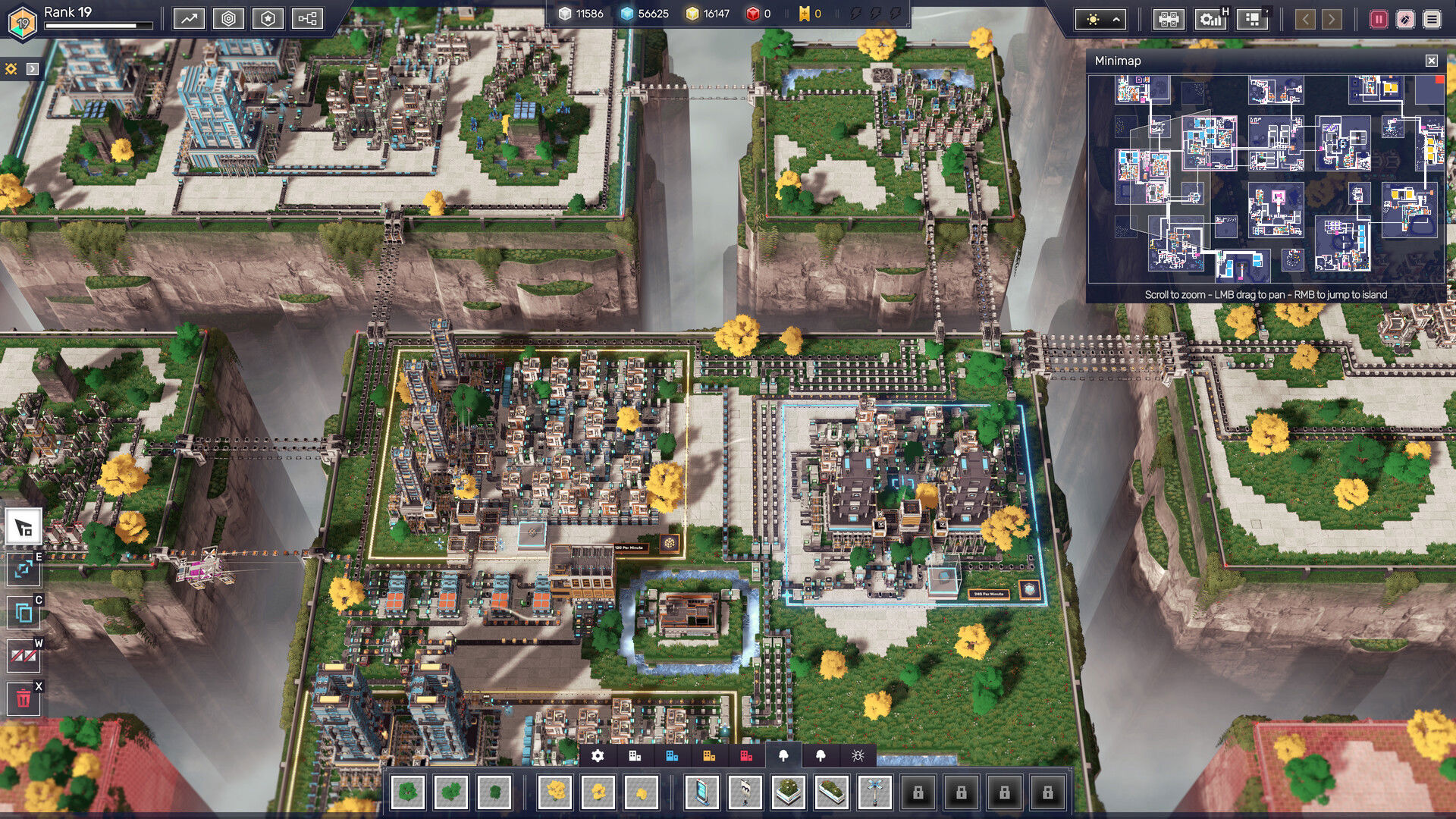Expand the side panel with the arrow
Viewport: 1456px width, 819px height.
pos(32,69)
